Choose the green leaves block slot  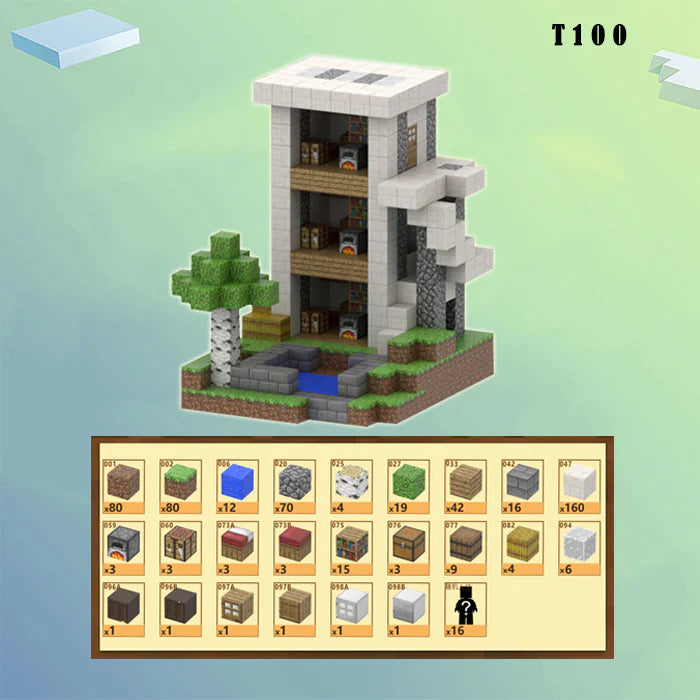point(407,484)
